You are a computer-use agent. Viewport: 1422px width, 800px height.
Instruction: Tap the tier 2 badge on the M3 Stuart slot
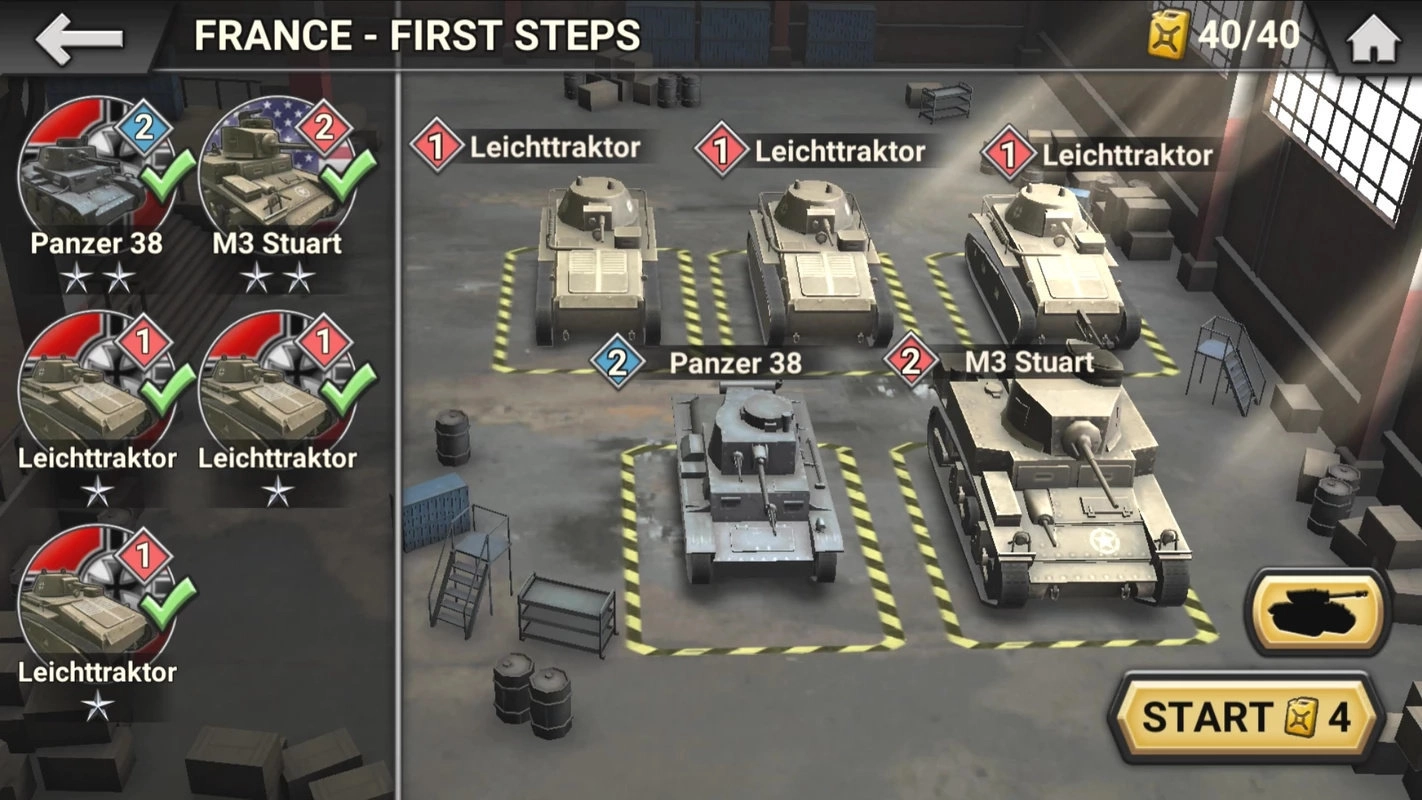pos(912,363)
